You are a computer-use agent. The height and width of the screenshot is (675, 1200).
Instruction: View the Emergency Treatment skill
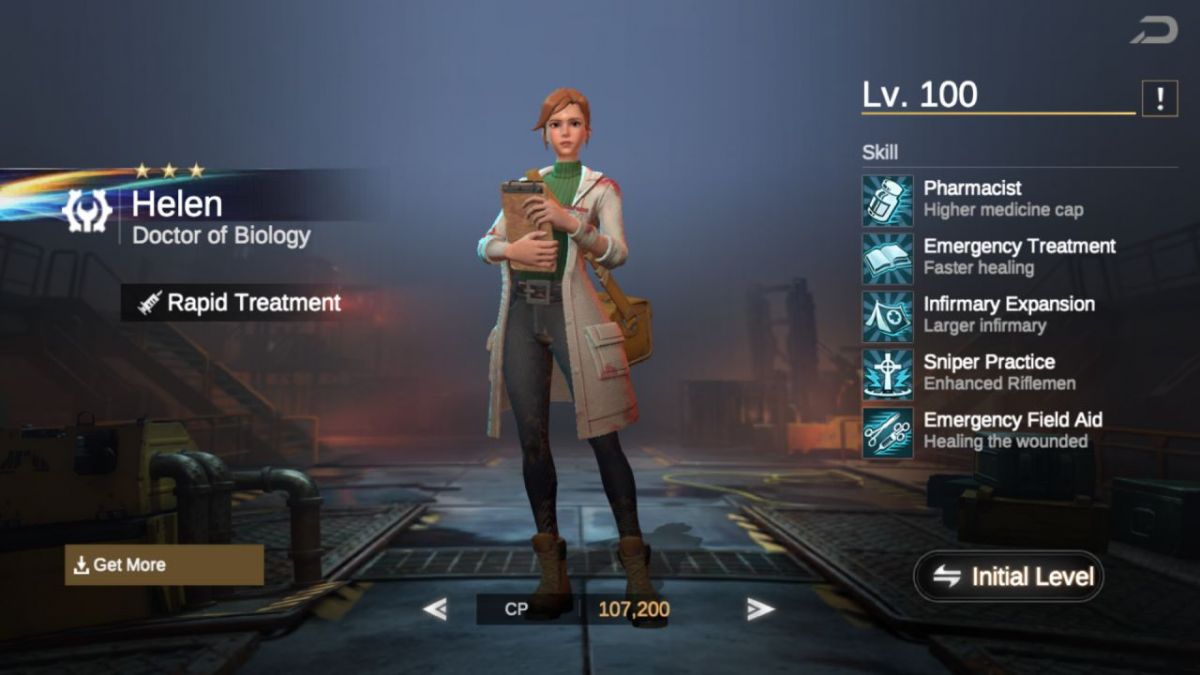pos(888,258)
